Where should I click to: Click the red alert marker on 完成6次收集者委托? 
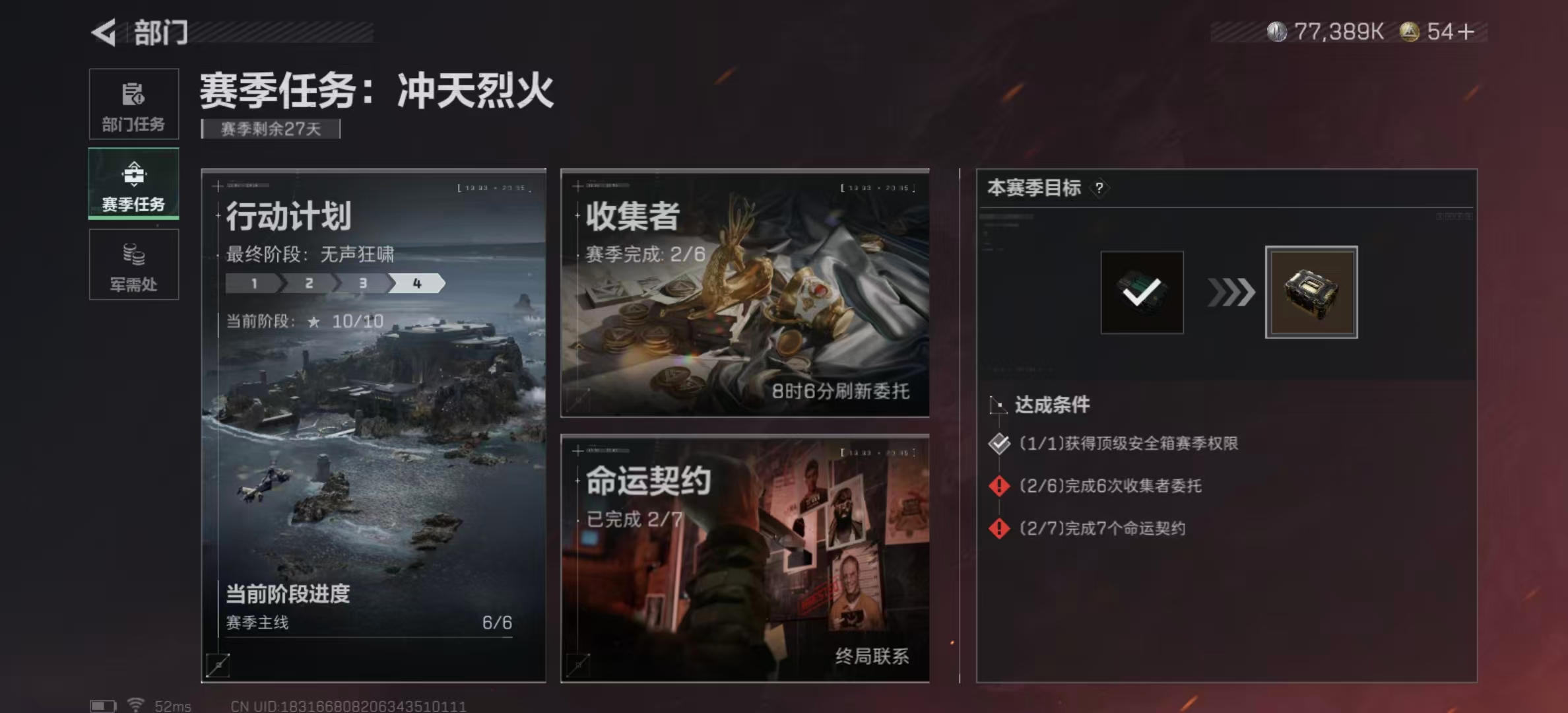(x=998, y=487)
